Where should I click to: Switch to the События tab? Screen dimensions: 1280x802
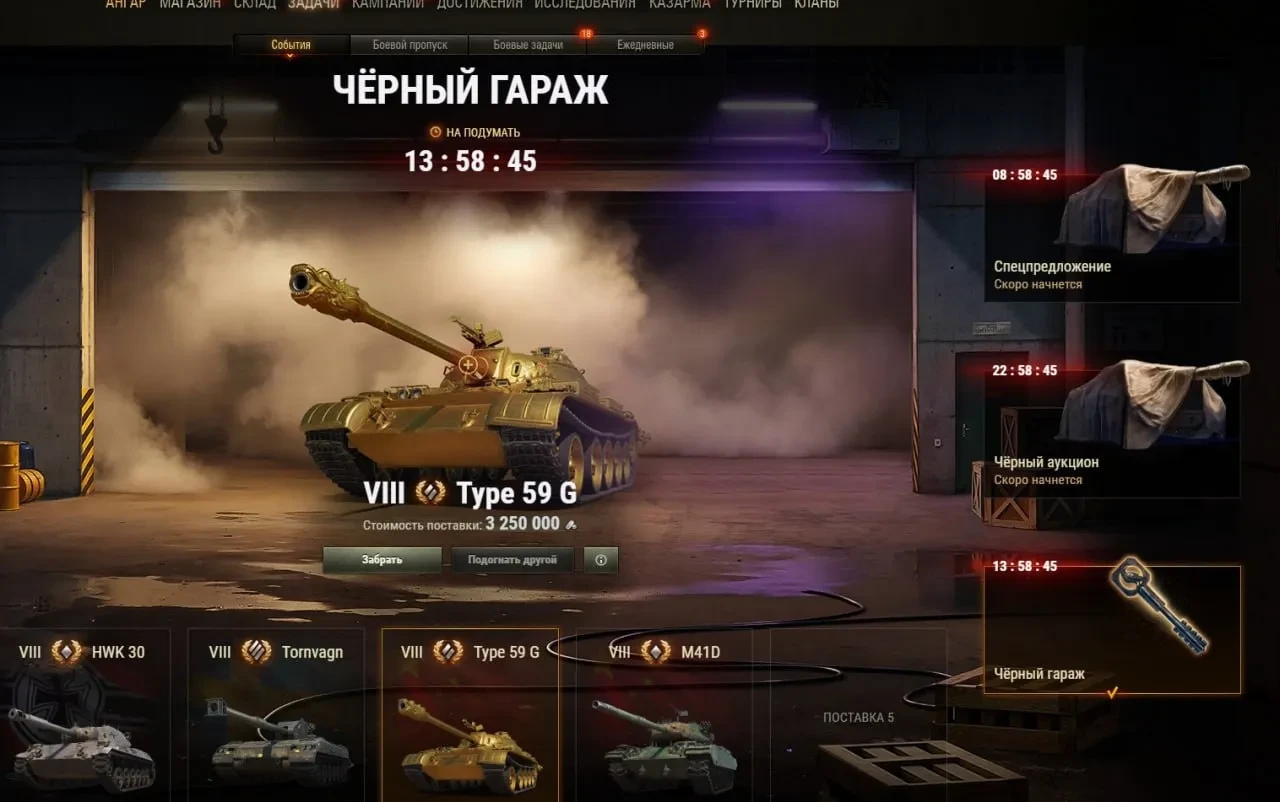click(291, 45)
